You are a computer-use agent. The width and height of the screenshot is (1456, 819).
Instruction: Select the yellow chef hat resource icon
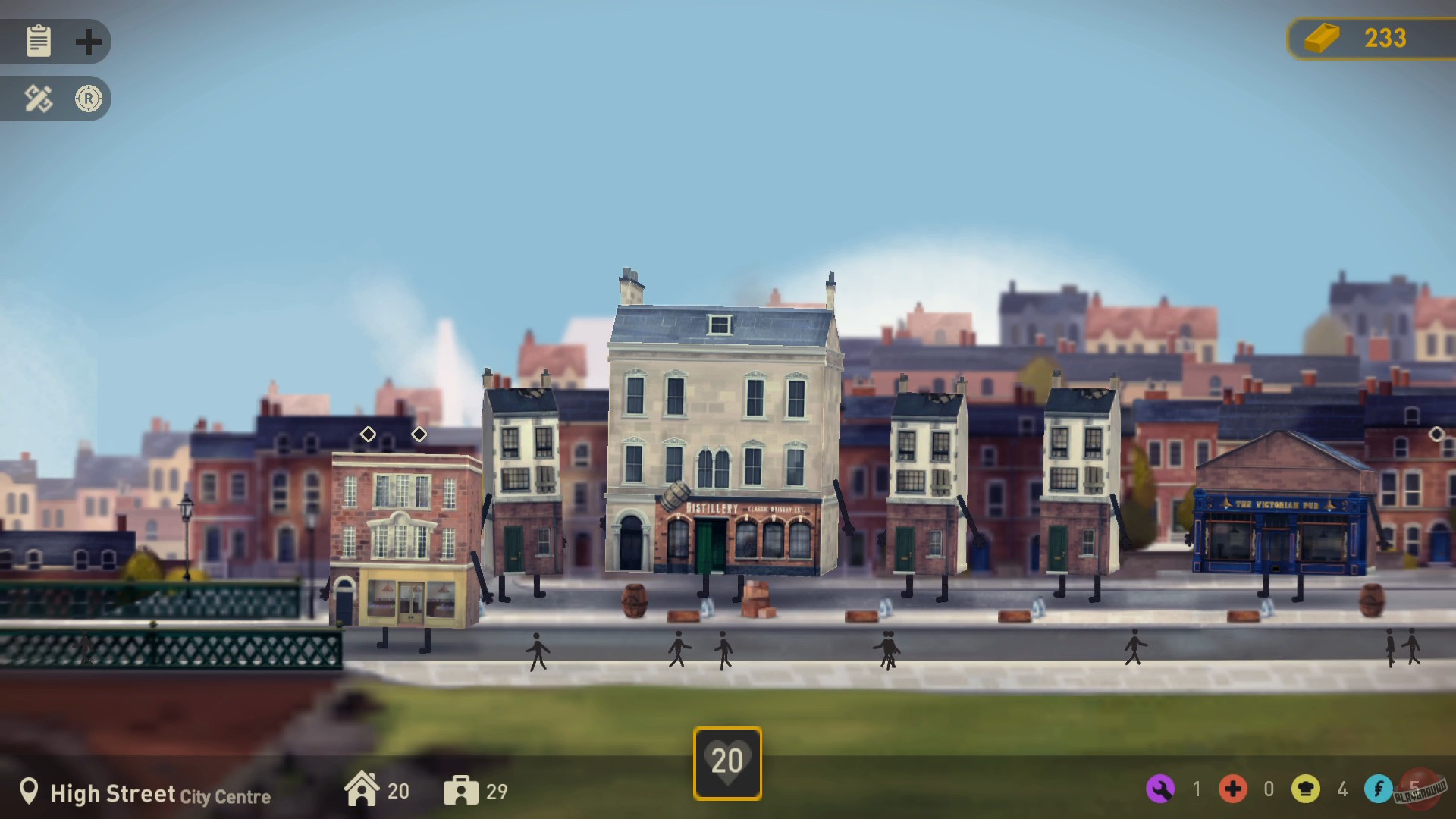1307,789
